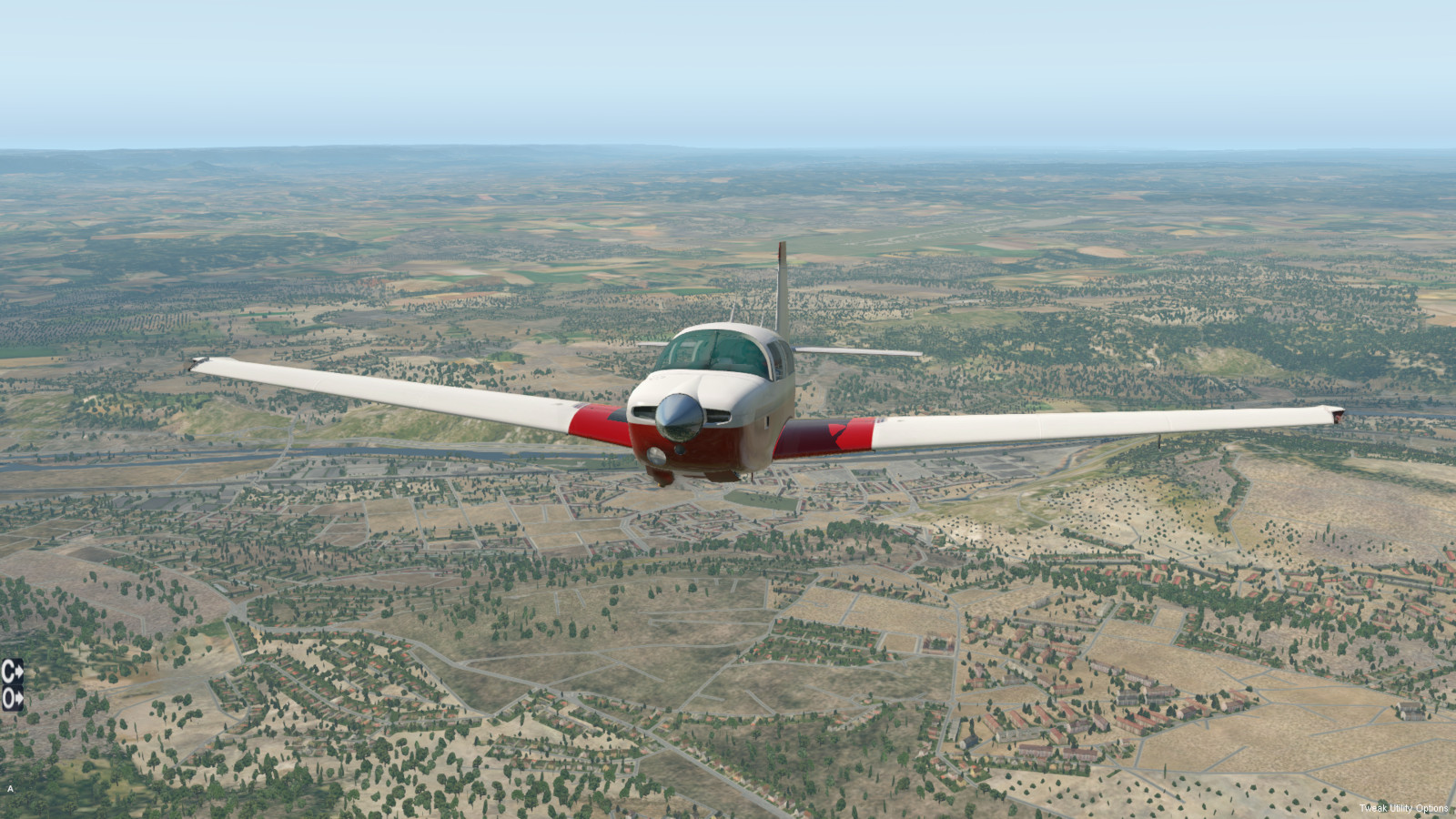Viewport: 1456px width, 819px height.
Task: Open Tweak Utility Options
Action: (1403, 808)
